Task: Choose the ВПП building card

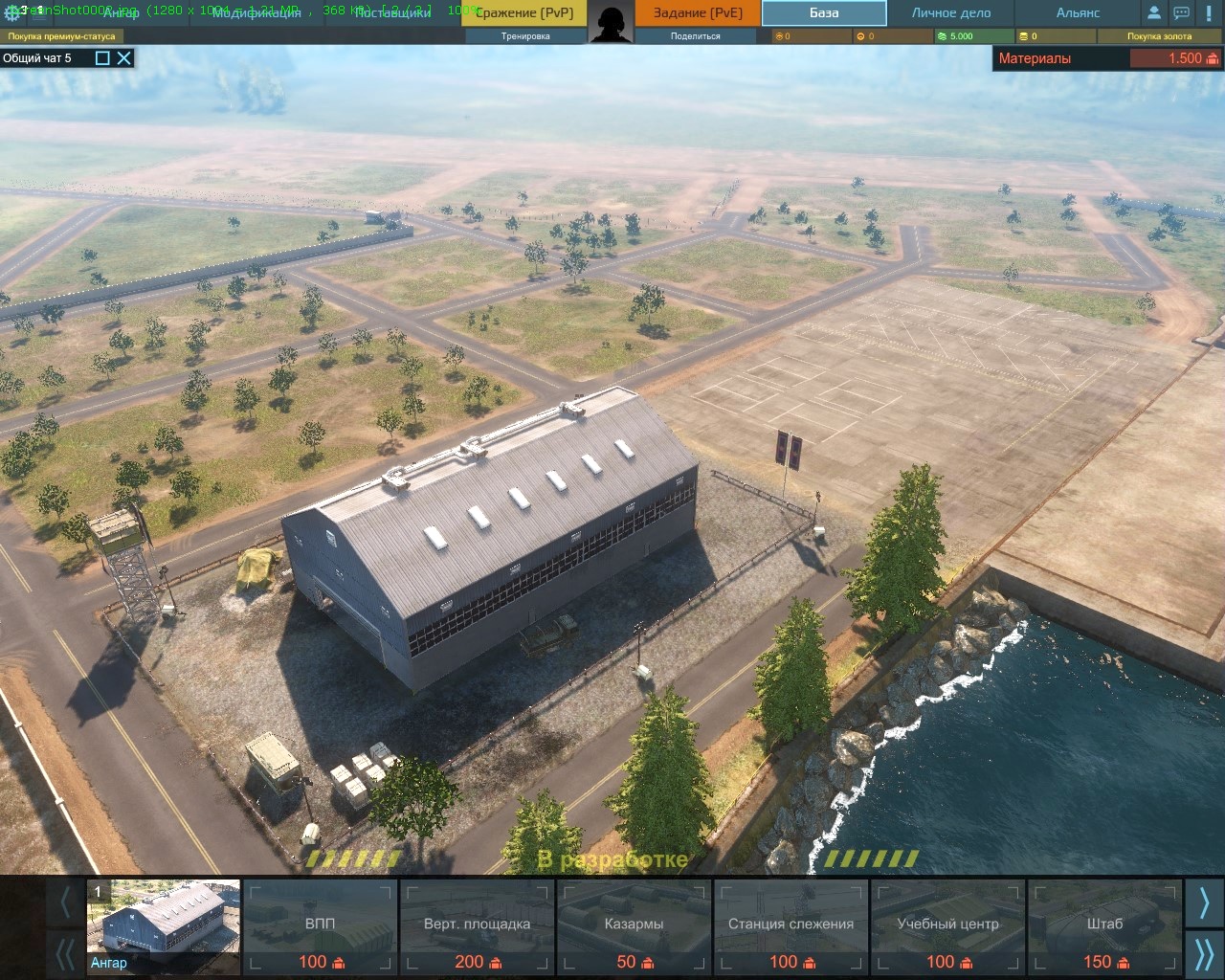Action: click(321, 926)
